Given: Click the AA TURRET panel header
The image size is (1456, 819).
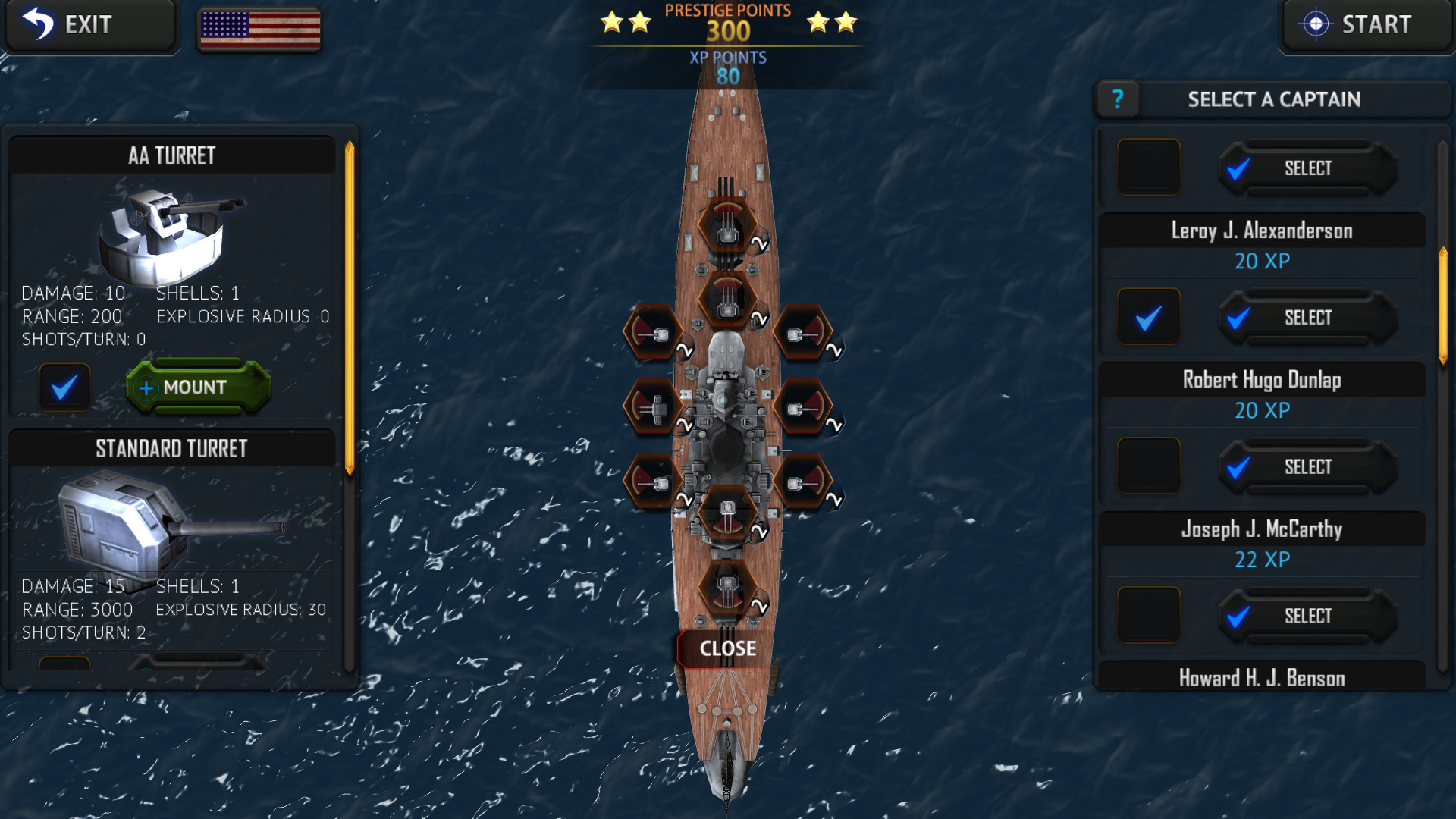Looking at the screenshot, I should coord(173,155).
